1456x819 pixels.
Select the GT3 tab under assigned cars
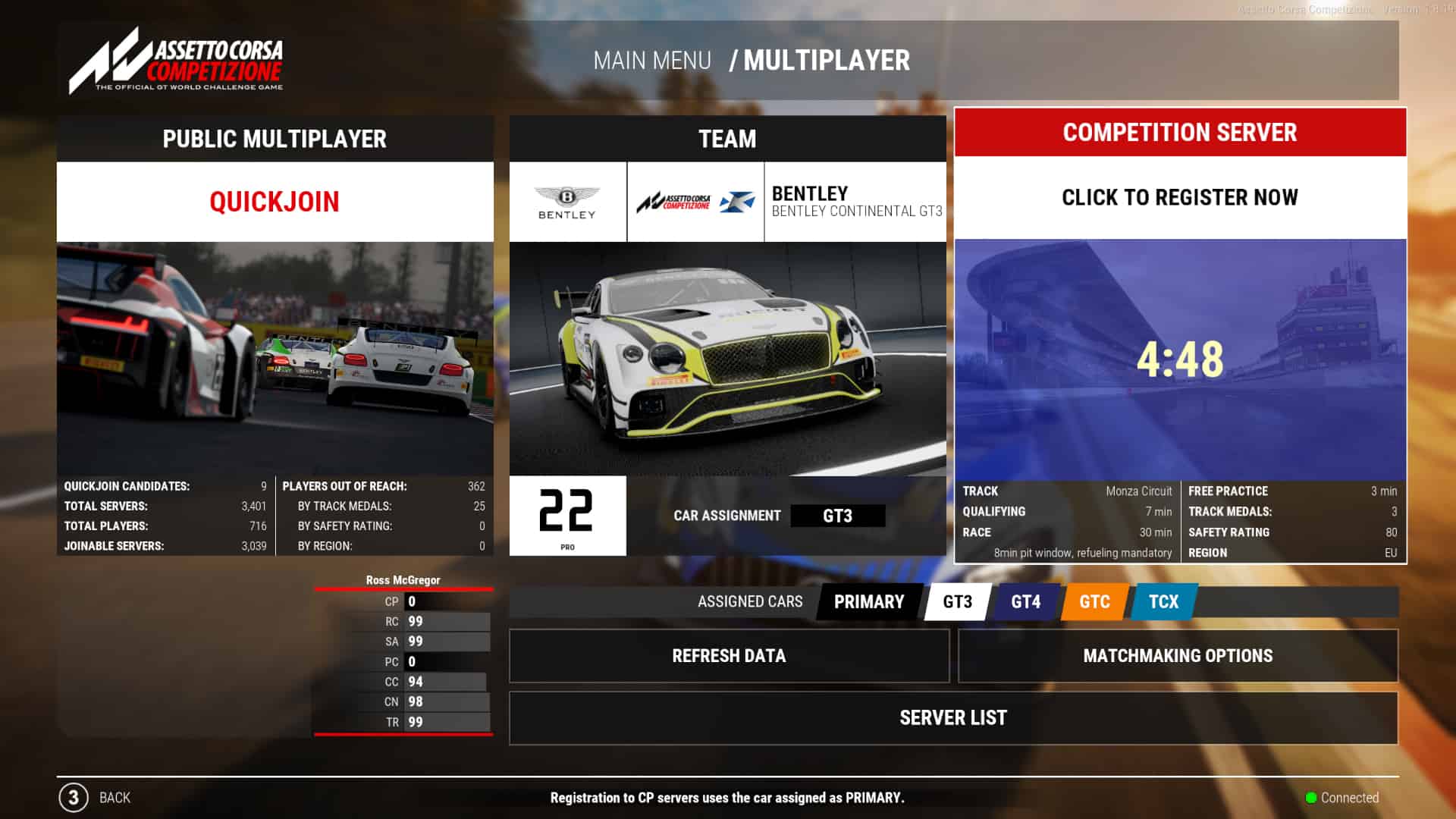[x=955, y=601]
